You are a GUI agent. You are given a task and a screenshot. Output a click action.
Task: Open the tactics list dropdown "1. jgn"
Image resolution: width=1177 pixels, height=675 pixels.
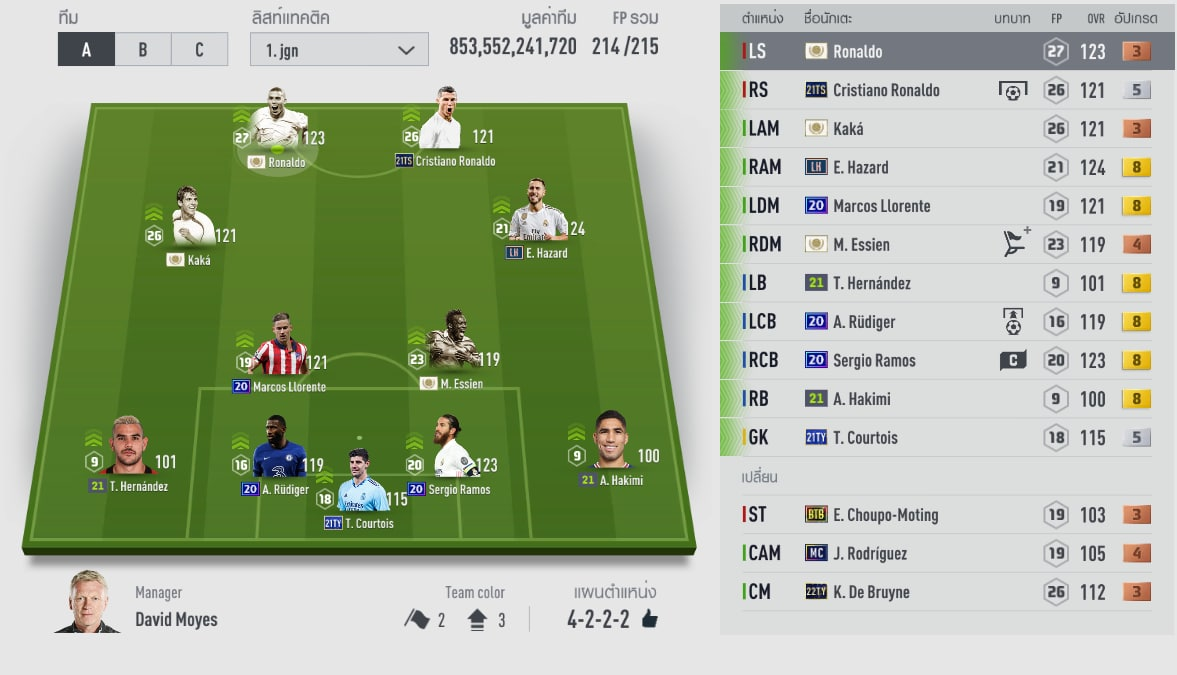pyautogui.click(x=339, y=50)
